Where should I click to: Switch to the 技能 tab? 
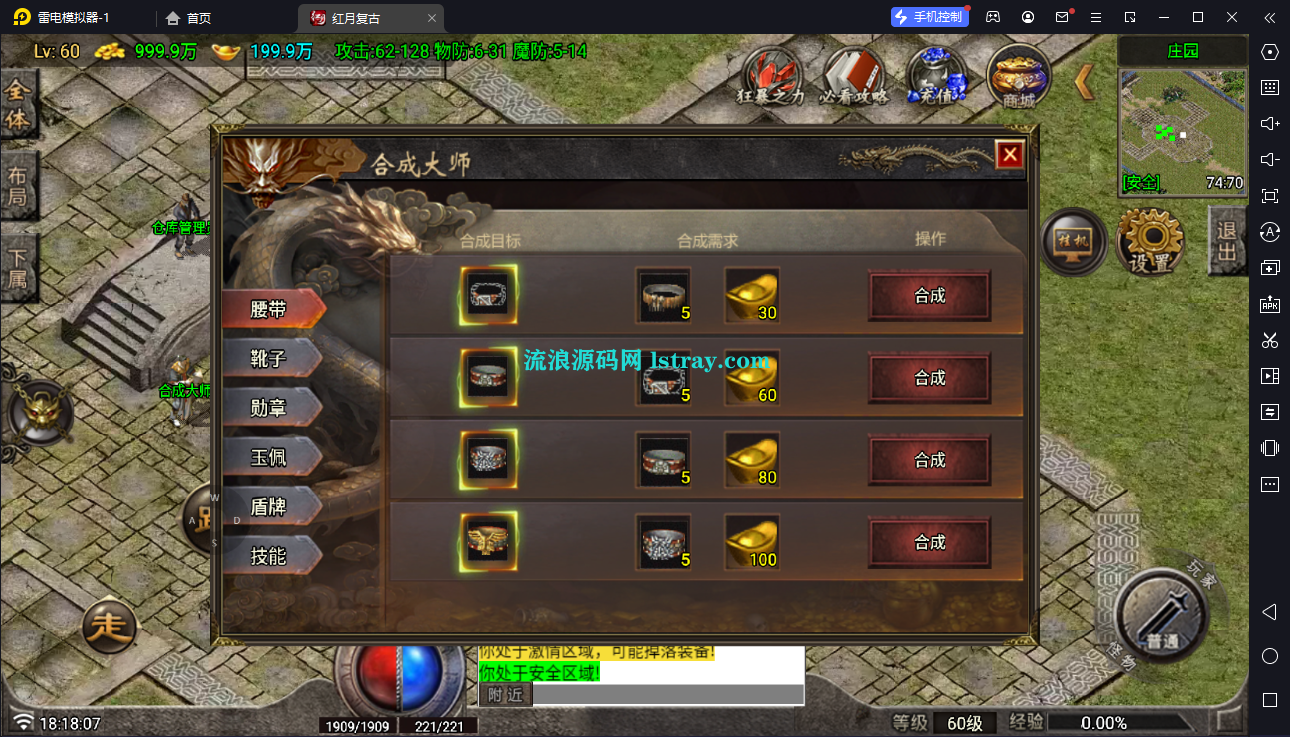[x=270, y=555]
